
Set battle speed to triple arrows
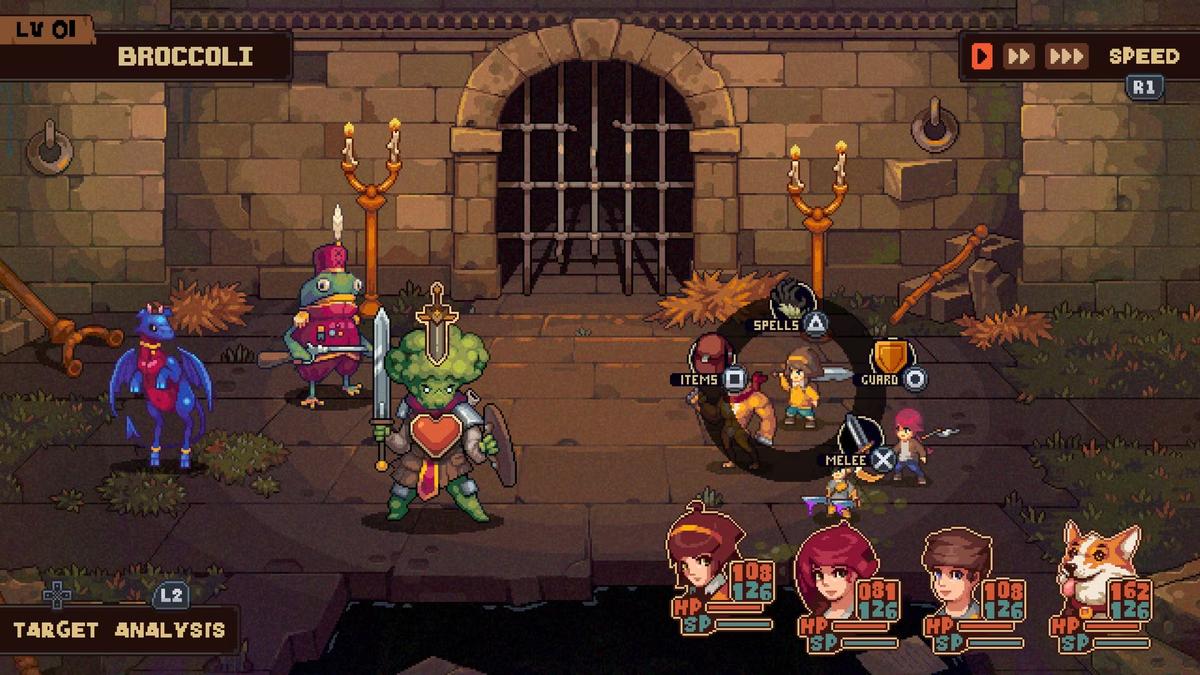coord(1066,56)
